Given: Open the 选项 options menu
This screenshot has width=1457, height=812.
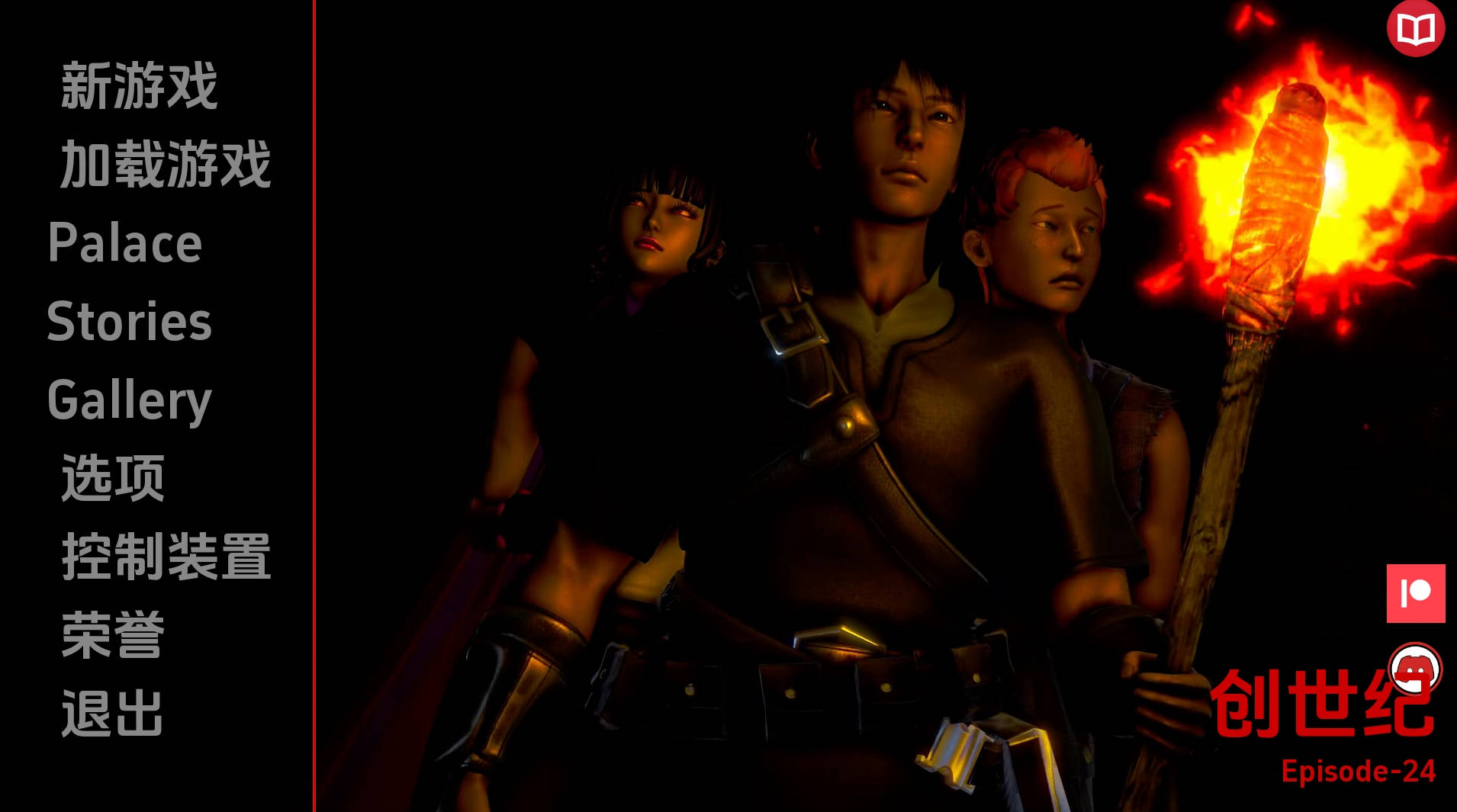Looking at the screenshot, I should click(x=113, y=479).
